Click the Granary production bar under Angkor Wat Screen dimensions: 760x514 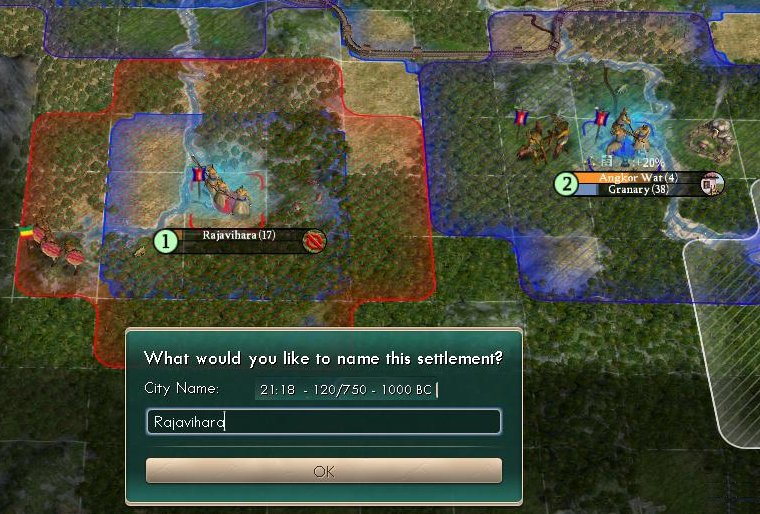click(637, 190)
